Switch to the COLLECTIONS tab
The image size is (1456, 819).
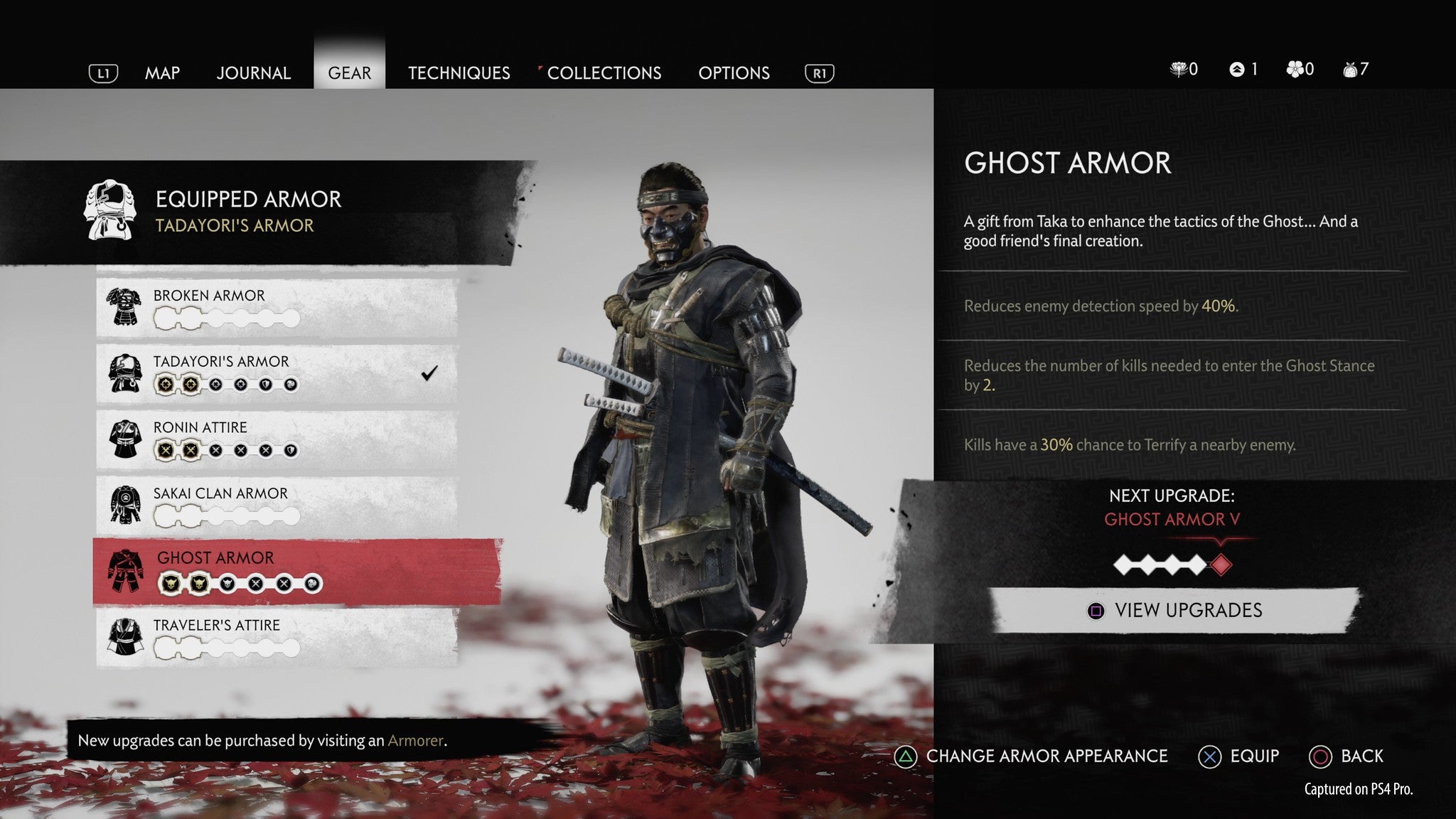coord(602,73)
